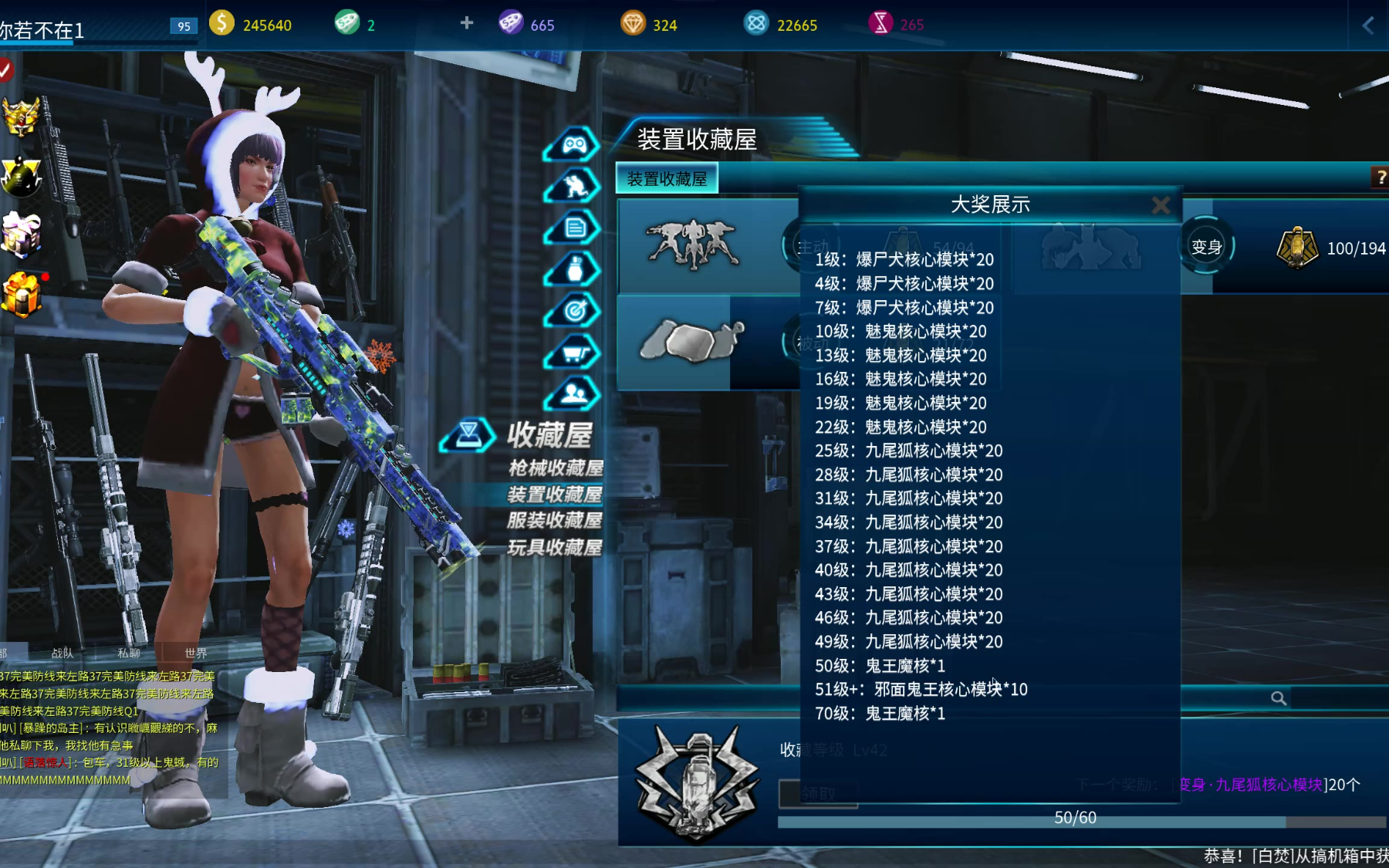
Task: Select the 装置收藏屋 tab
Action: 667,179
